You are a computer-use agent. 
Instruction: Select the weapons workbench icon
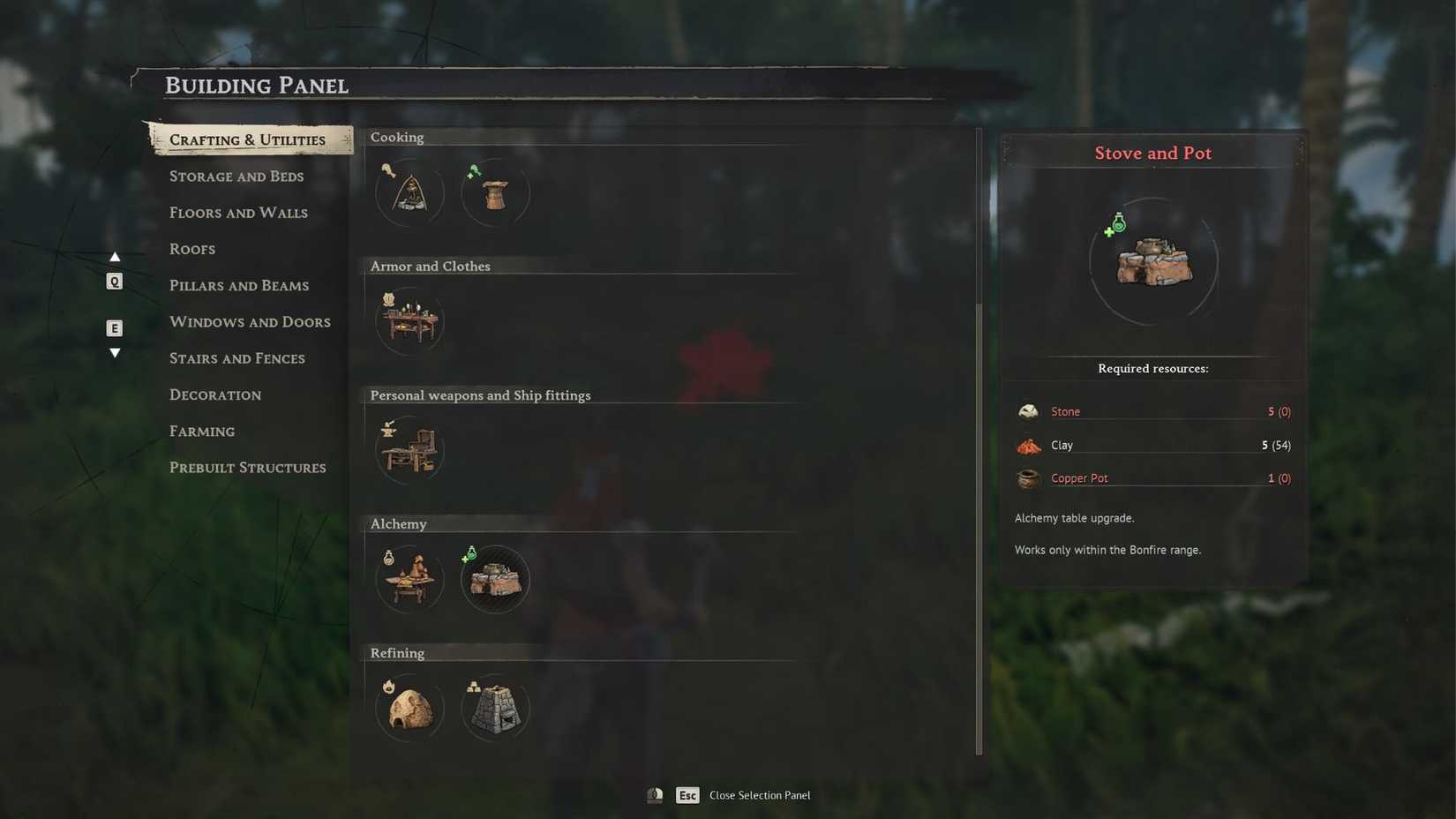coord(409,450)
